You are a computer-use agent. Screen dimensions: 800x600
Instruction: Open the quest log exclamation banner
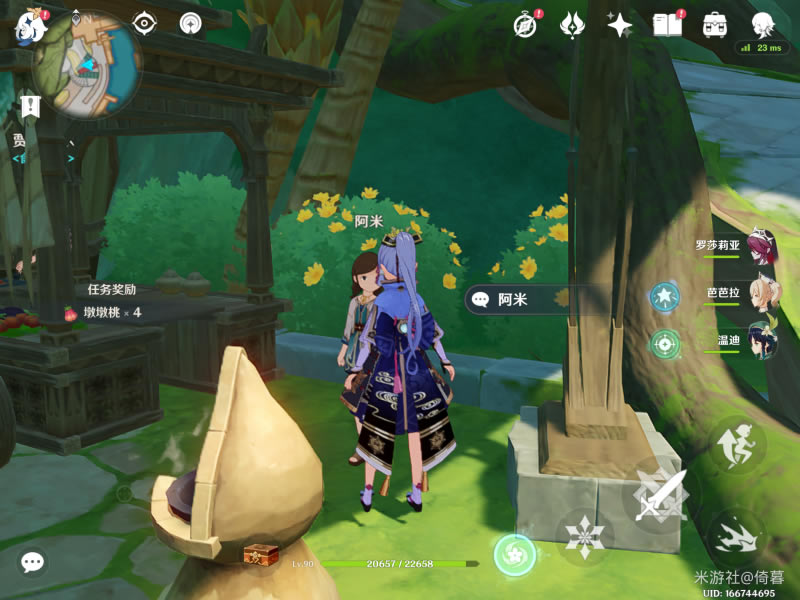pos(29,106)
